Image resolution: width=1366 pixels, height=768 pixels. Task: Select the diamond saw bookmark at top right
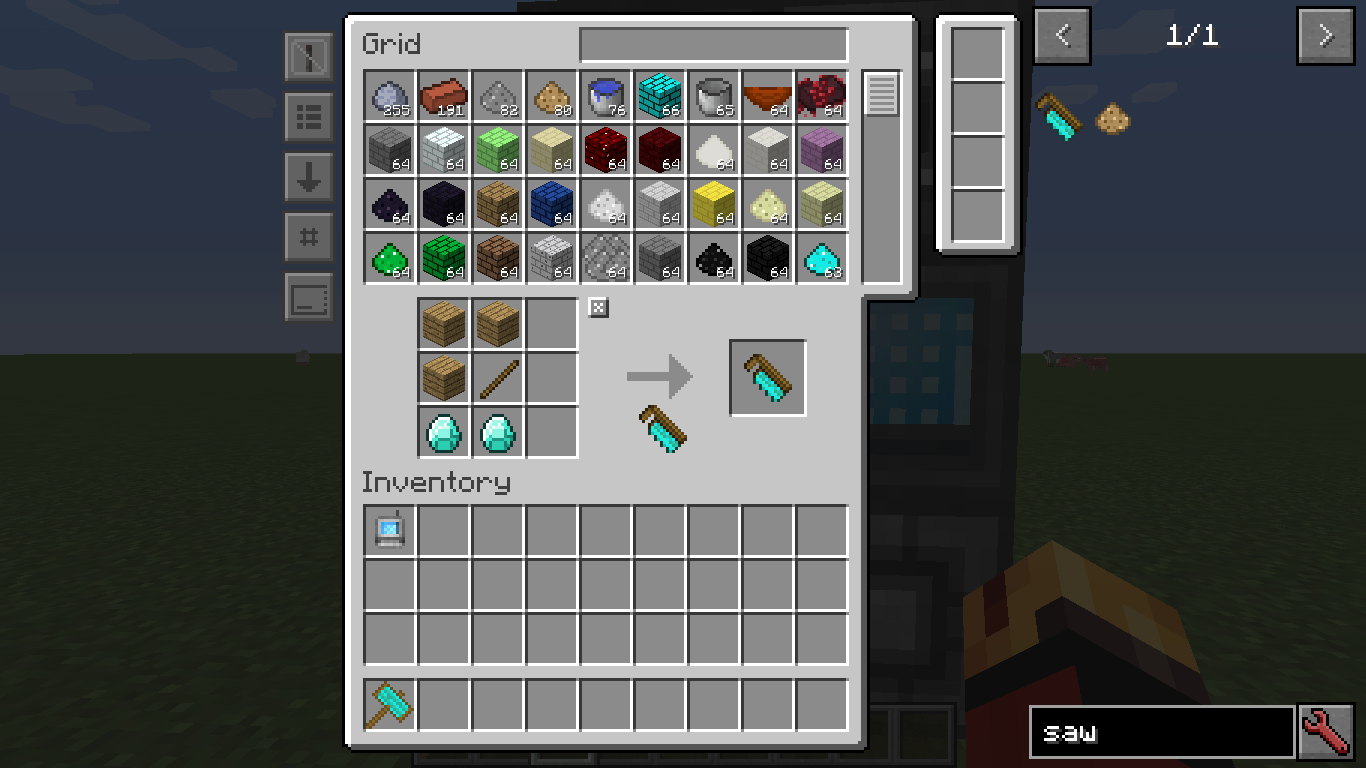click(1060, 118)
